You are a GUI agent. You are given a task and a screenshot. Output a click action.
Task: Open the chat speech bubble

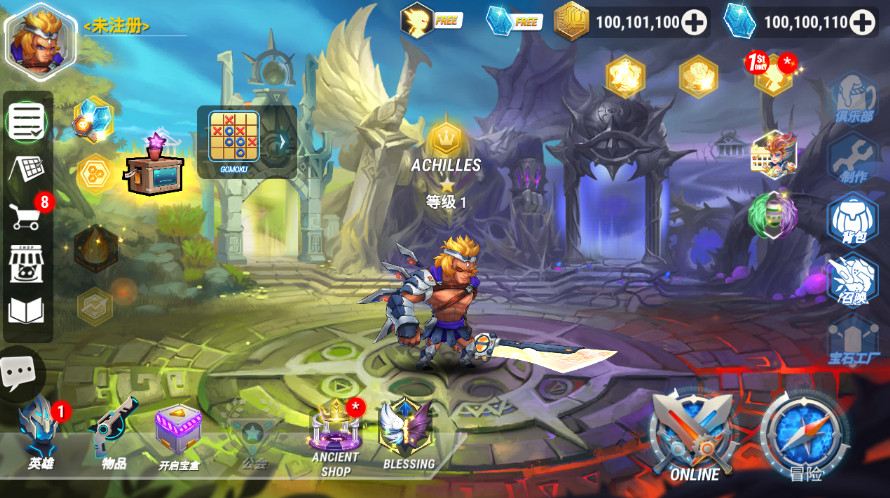(17, 373)
